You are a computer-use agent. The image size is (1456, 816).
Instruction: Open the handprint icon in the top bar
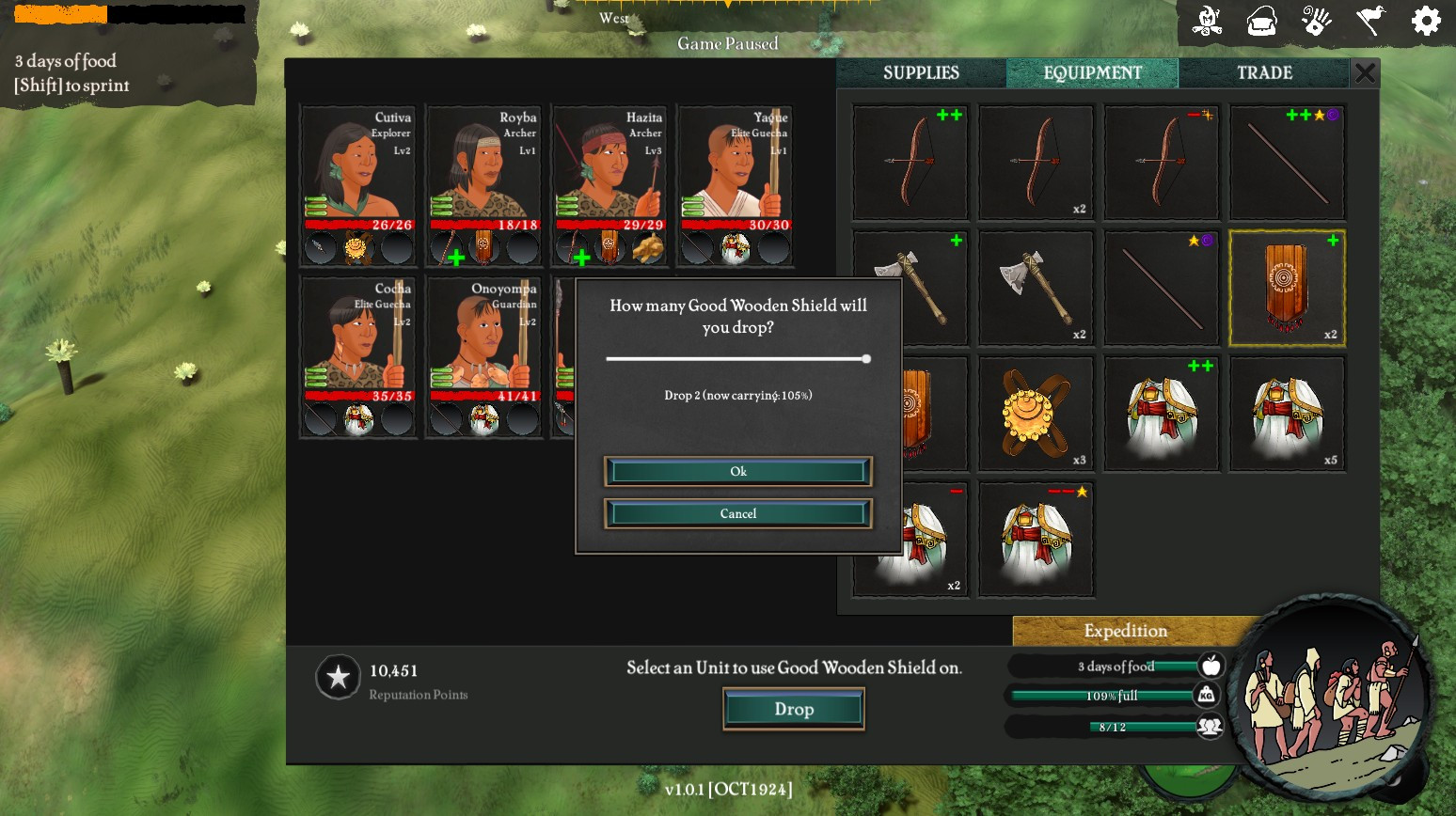pos(1316,21)
